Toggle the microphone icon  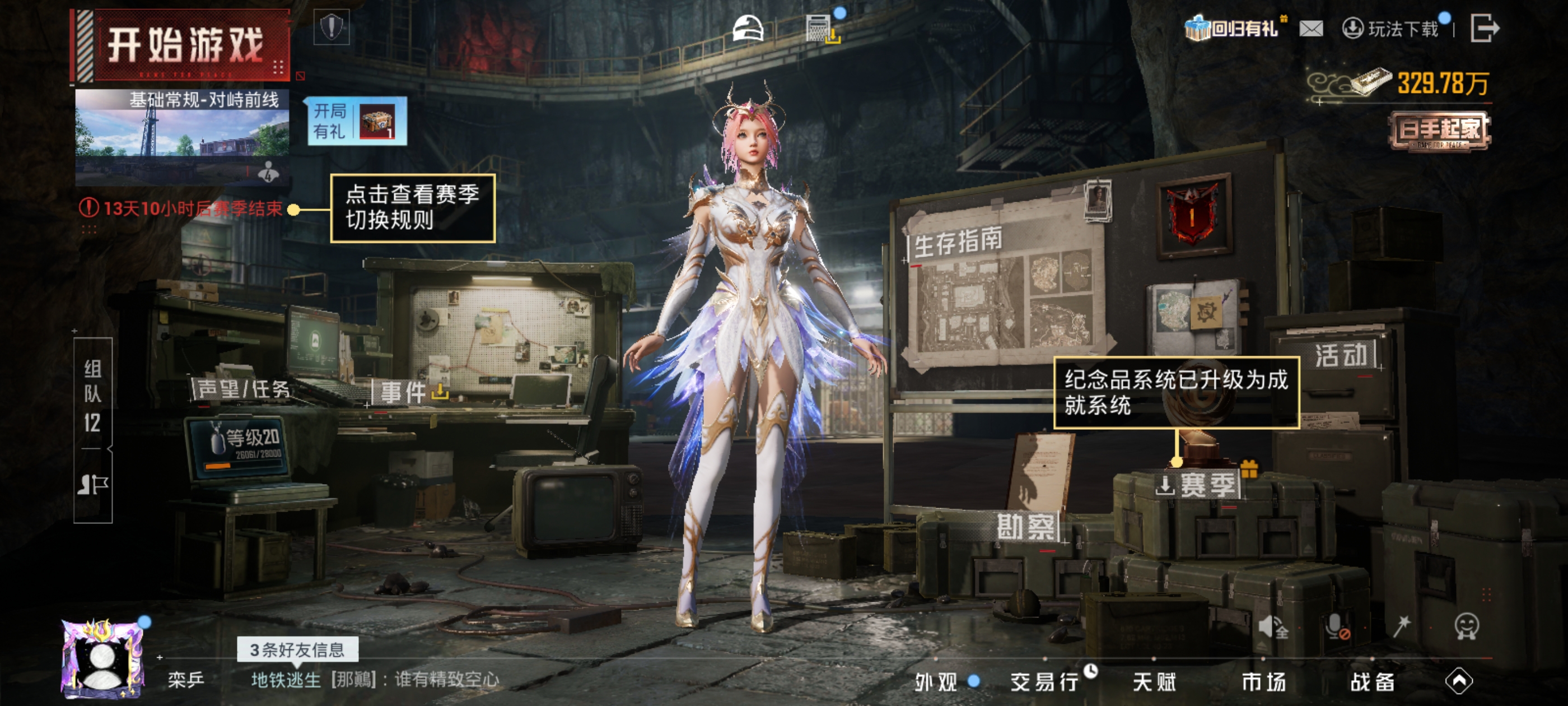coord(1336,627)
